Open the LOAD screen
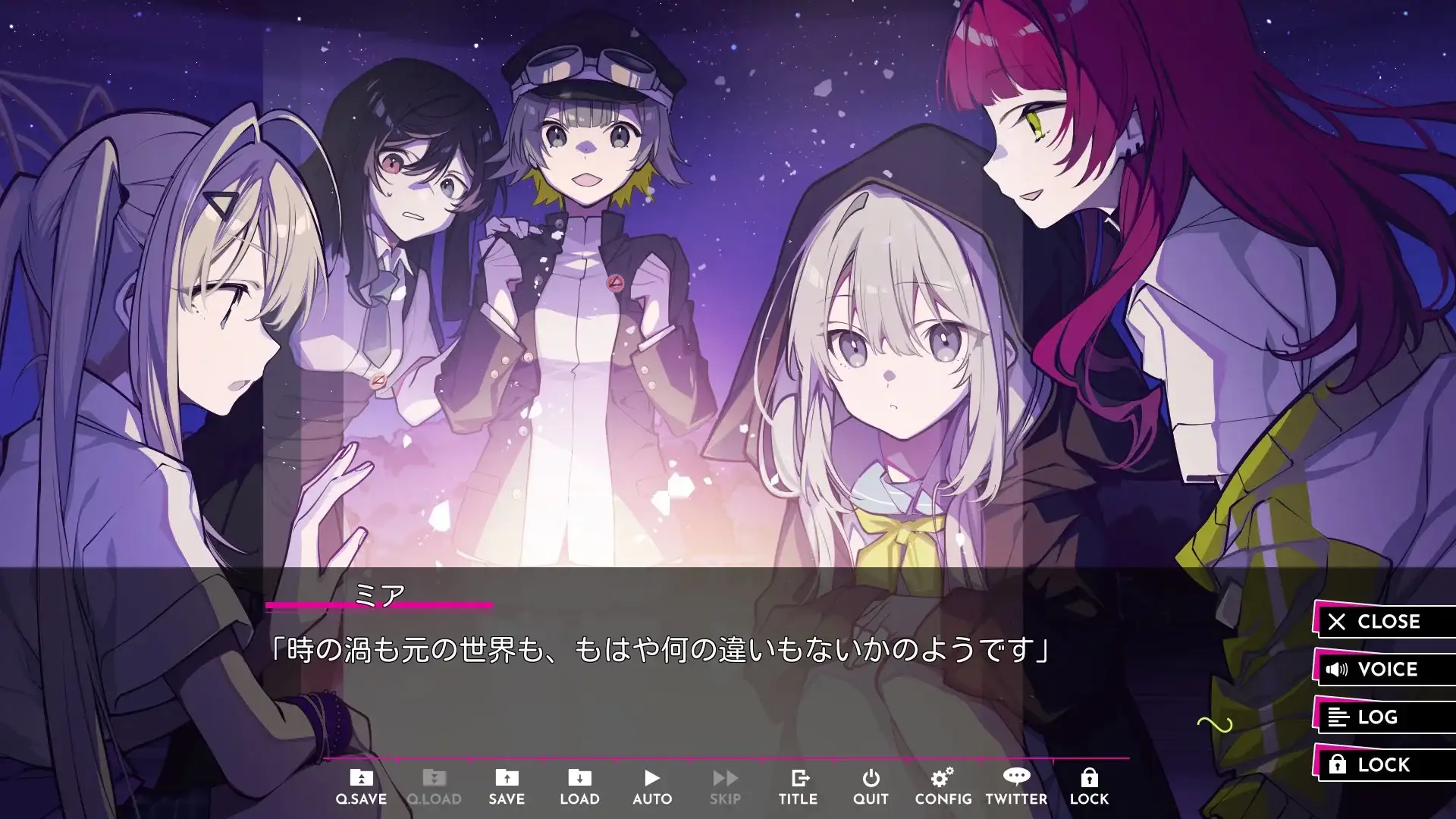The width and height of the screenshot is (1456, 819). coord(579,783)
